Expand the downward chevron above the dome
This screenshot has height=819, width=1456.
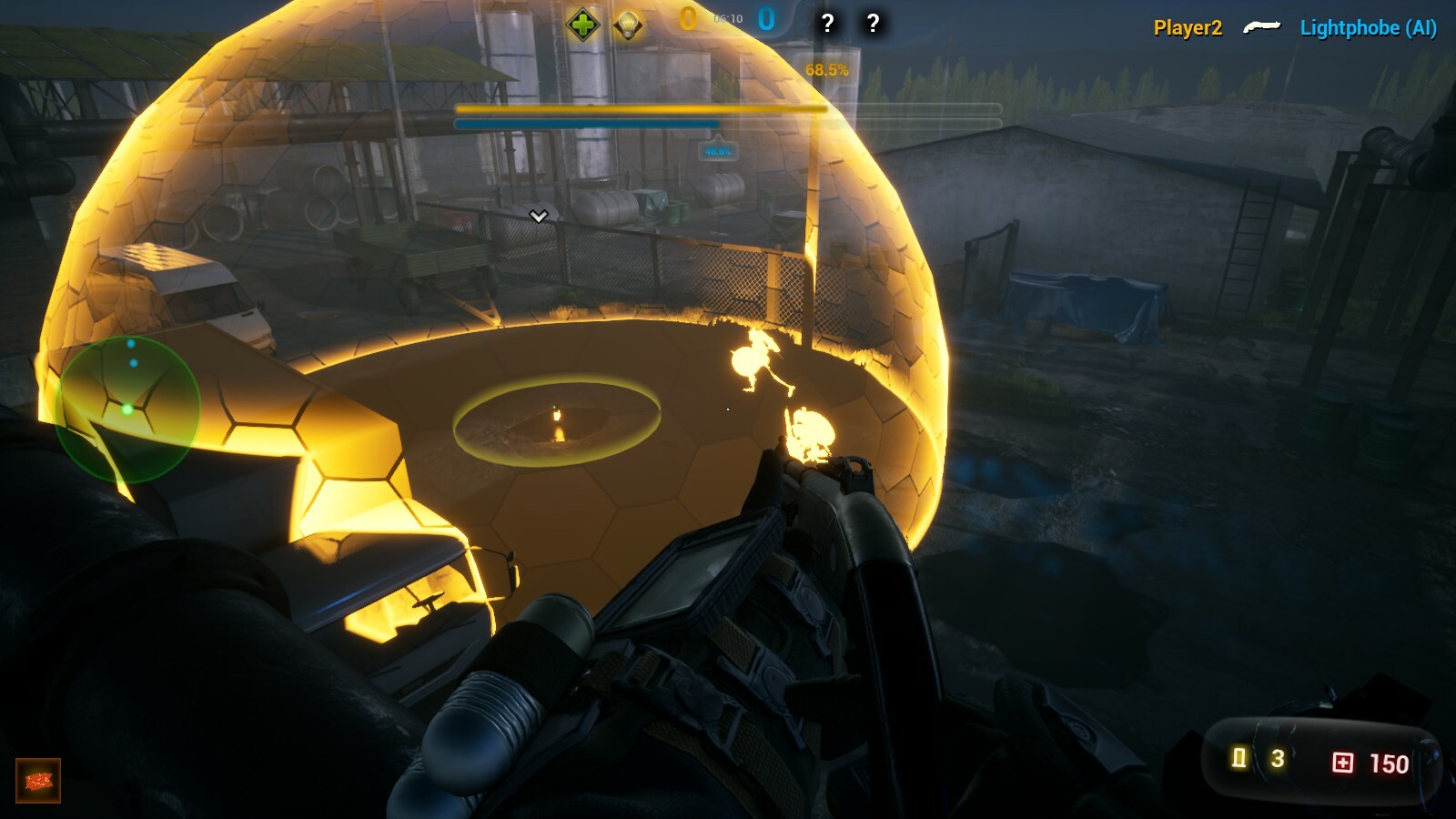[537, 216]
